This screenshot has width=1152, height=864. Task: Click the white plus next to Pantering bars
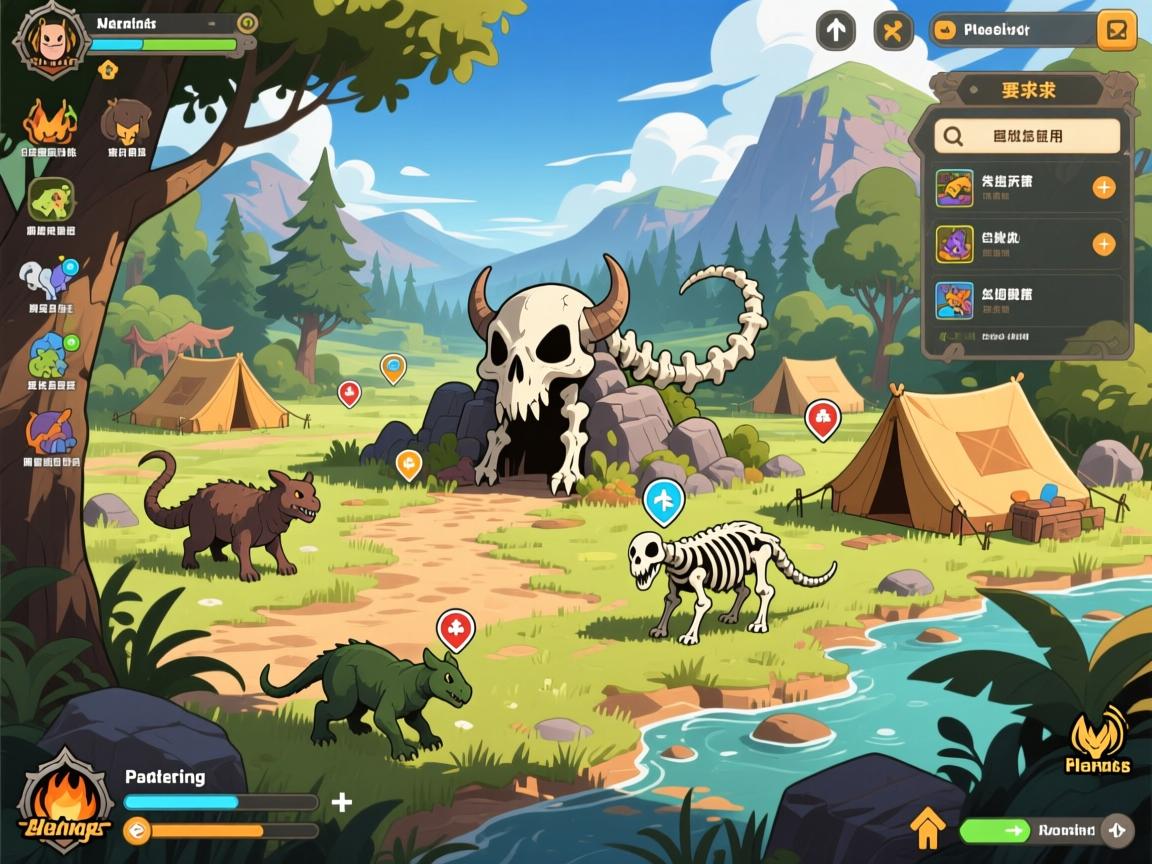(x=342, y=802)
